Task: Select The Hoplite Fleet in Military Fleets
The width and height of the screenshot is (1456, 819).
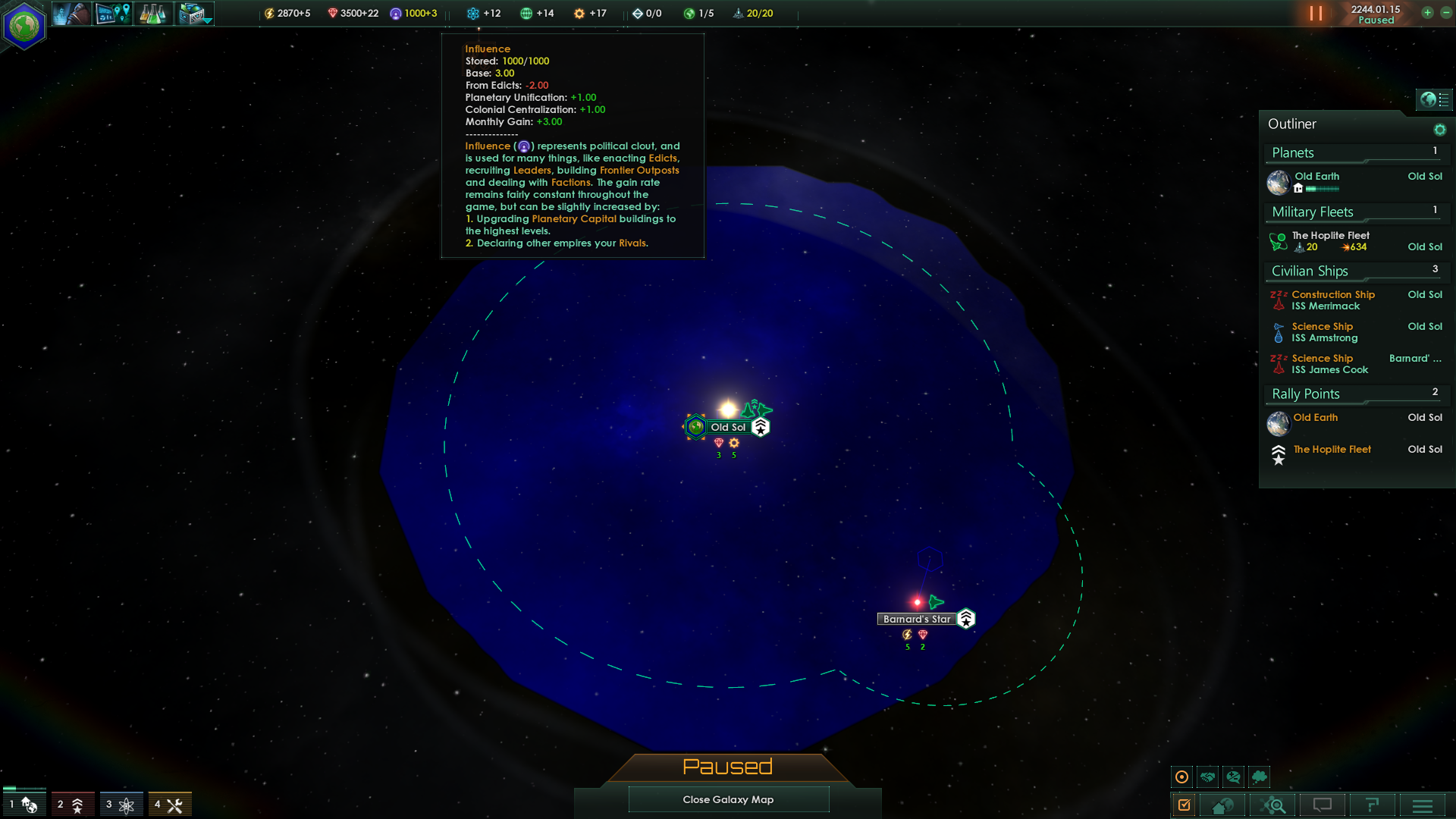Action: (x=1330, y=236)
